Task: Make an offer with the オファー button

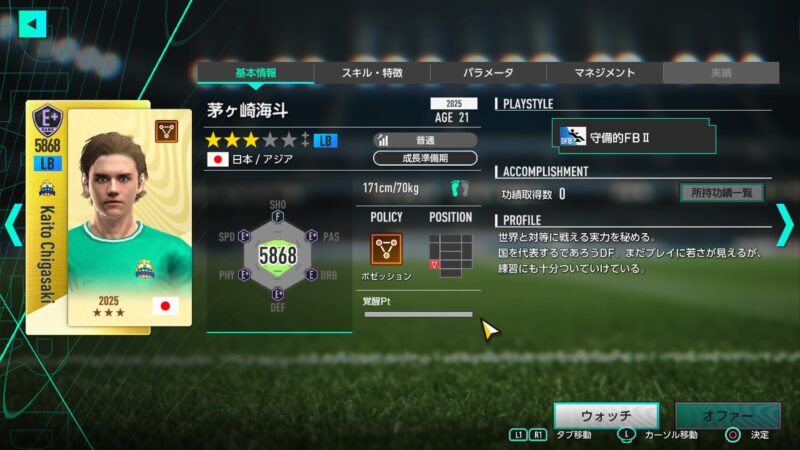Action: [x=727, y=415]
